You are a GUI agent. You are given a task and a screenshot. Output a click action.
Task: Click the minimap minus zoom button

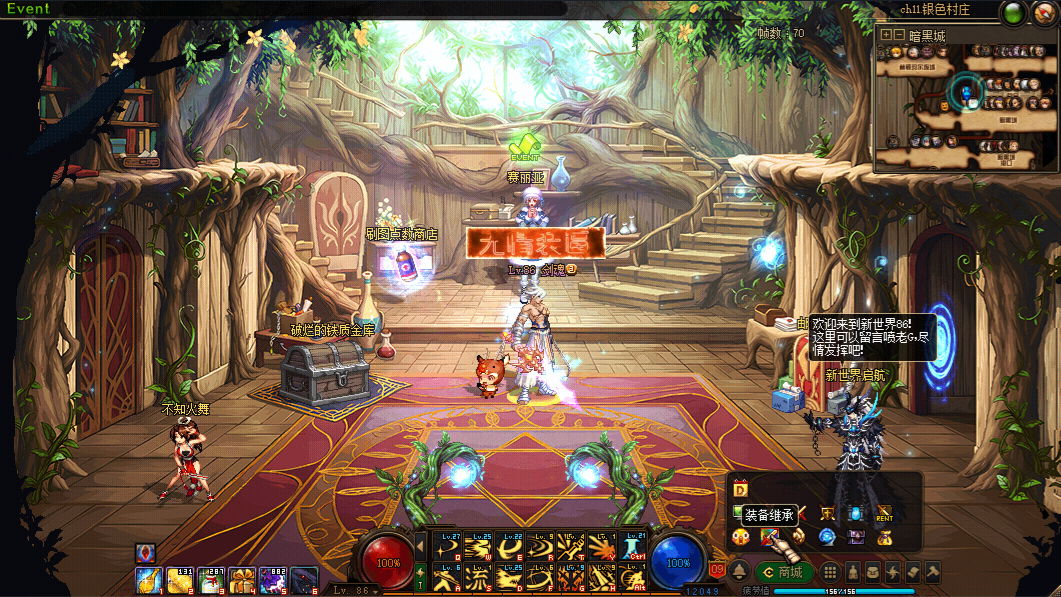pyautogui.click(x=900, y=35)
